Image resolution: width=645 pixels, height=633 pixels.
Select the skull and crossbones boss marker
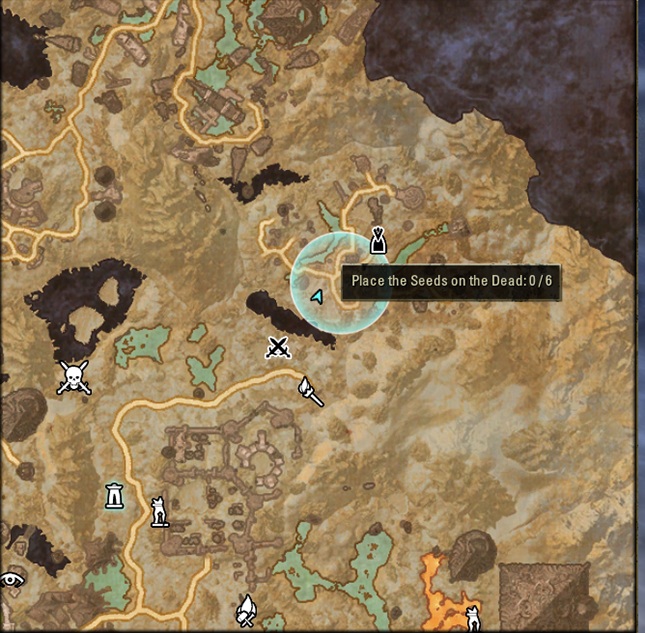point(73,377)
